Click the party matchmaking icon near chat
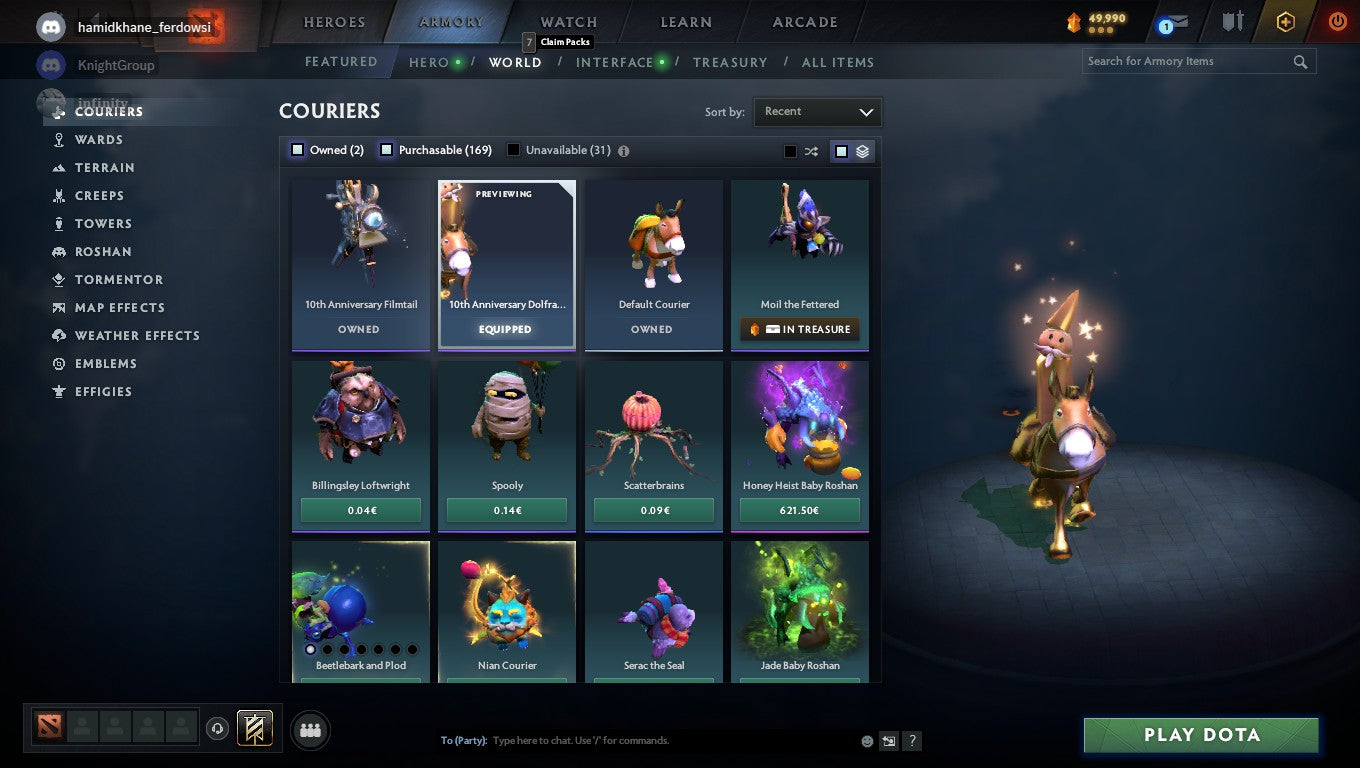Screen dimensions: 1360x768 310,730
